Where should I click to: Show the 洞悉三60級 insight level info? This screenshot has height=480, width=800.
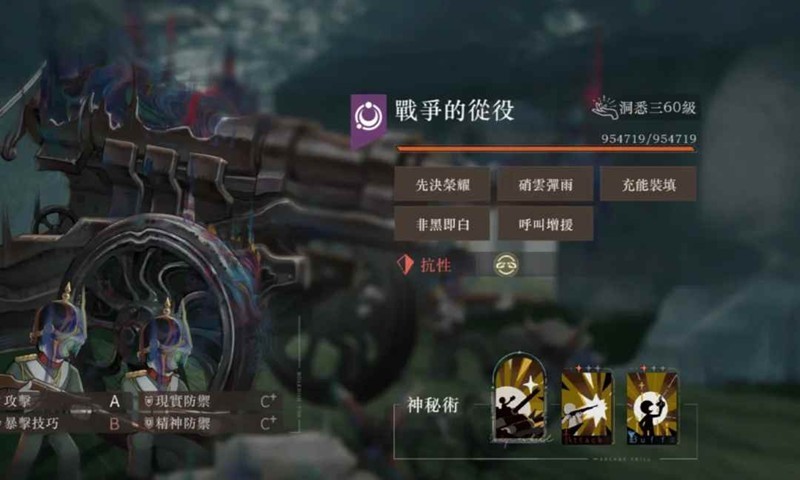pos(645,107)
